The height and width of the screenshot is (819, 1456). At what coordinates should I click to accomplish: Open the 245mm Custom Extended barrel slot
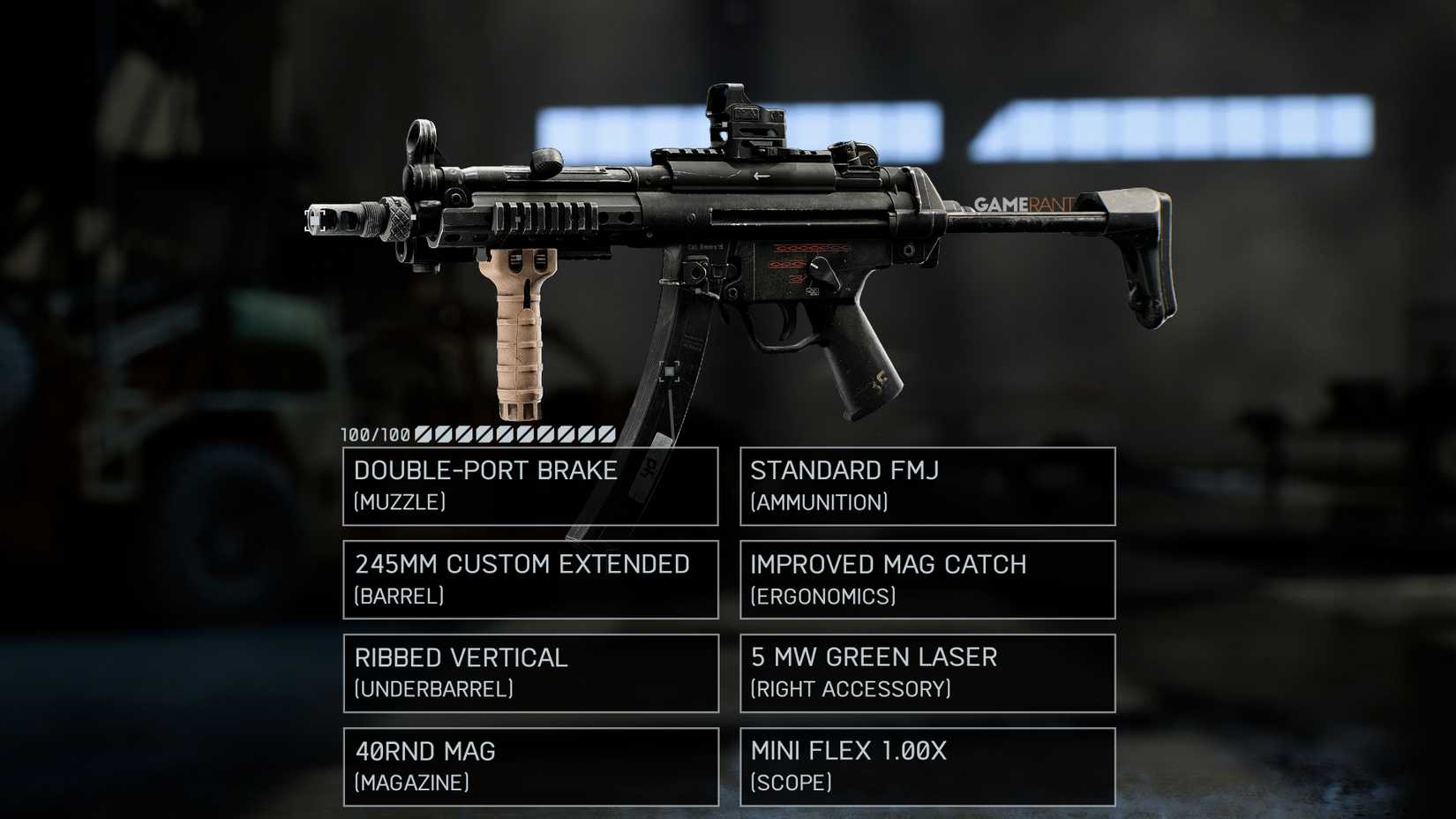(x=529, y=579)
